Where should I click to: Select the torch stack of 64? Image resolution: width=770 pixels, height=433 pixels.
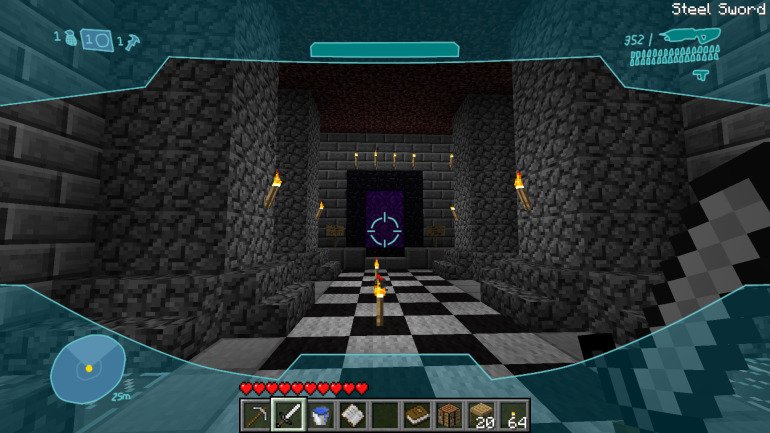[514, 414]
